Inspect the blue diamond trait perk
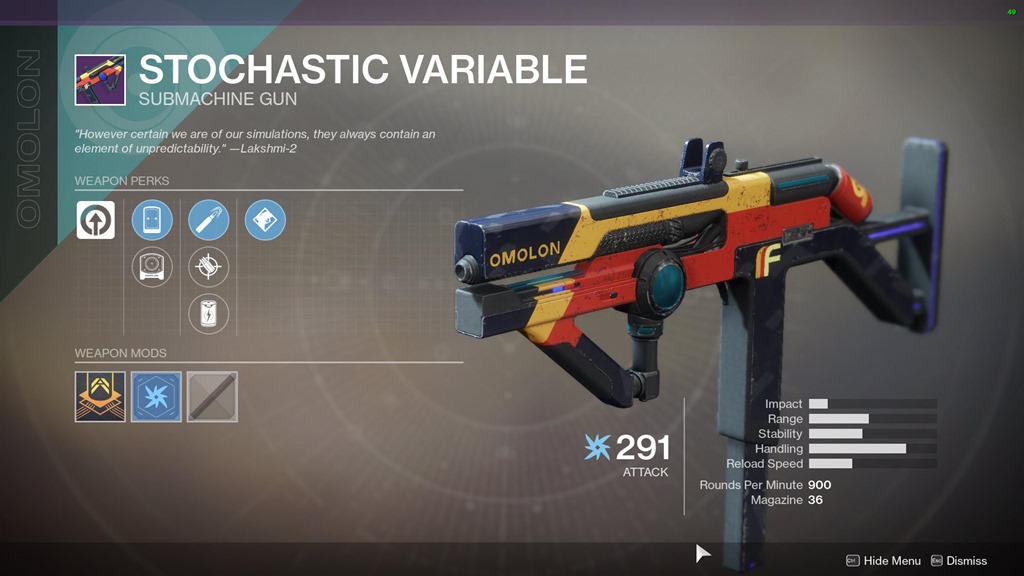This screenshot has width=1024, height=576. (265, 220)
